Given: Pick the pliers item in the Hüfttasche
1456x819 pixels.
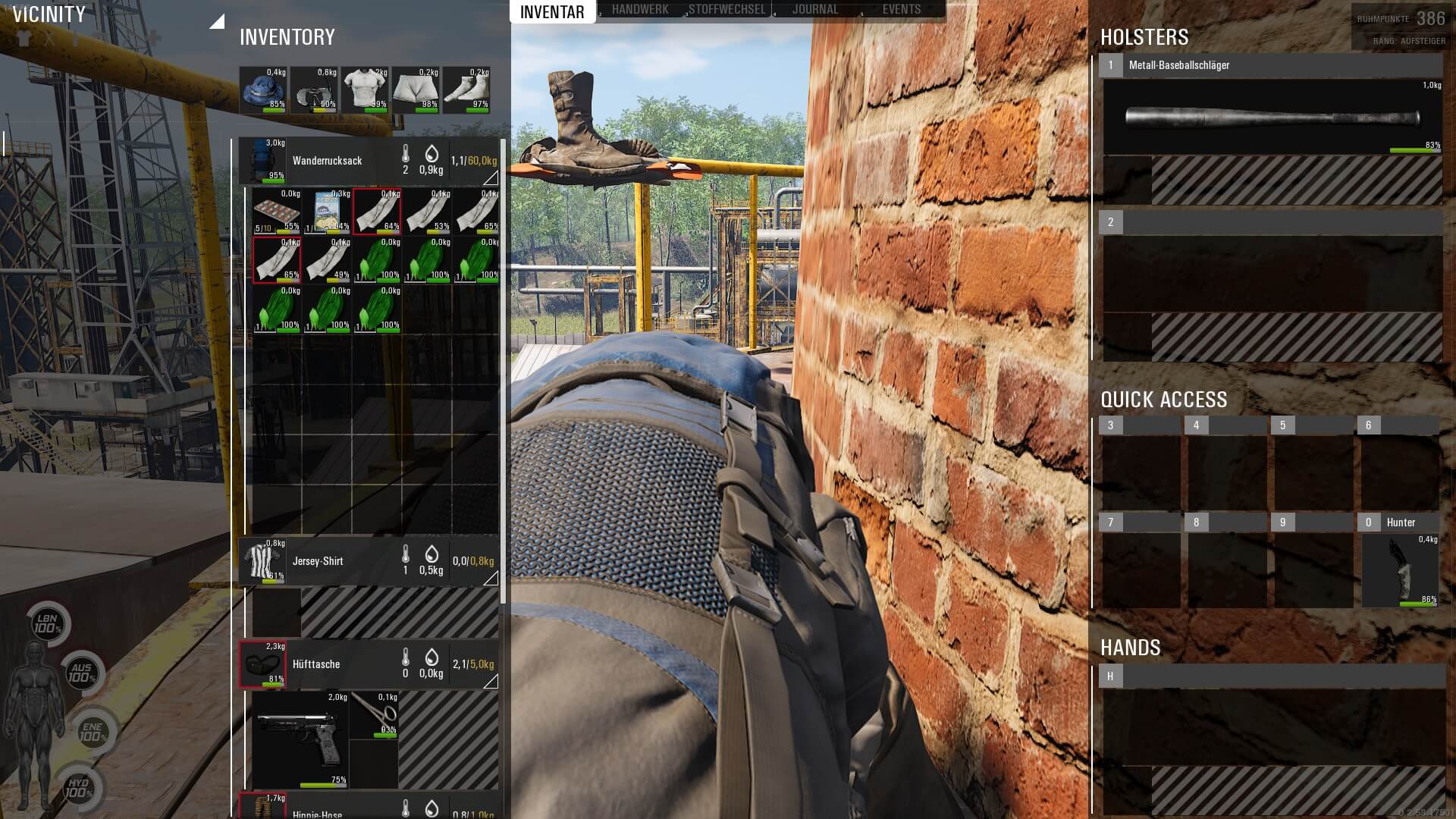Looking at the screenshot, I should (375, 714).
